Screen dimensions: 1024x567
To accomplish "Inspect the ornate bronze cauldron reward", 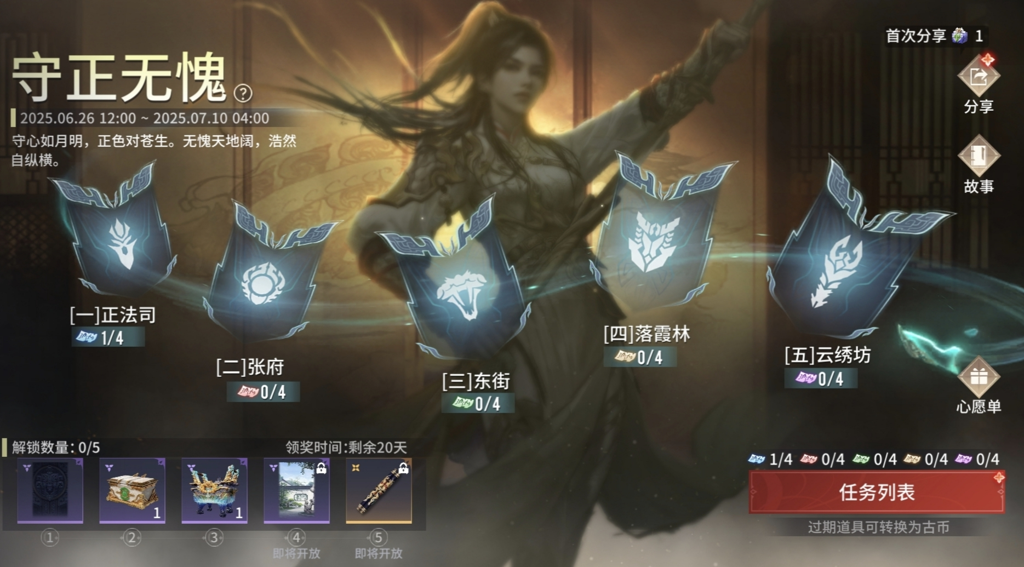I will click(x=214, y=490).
